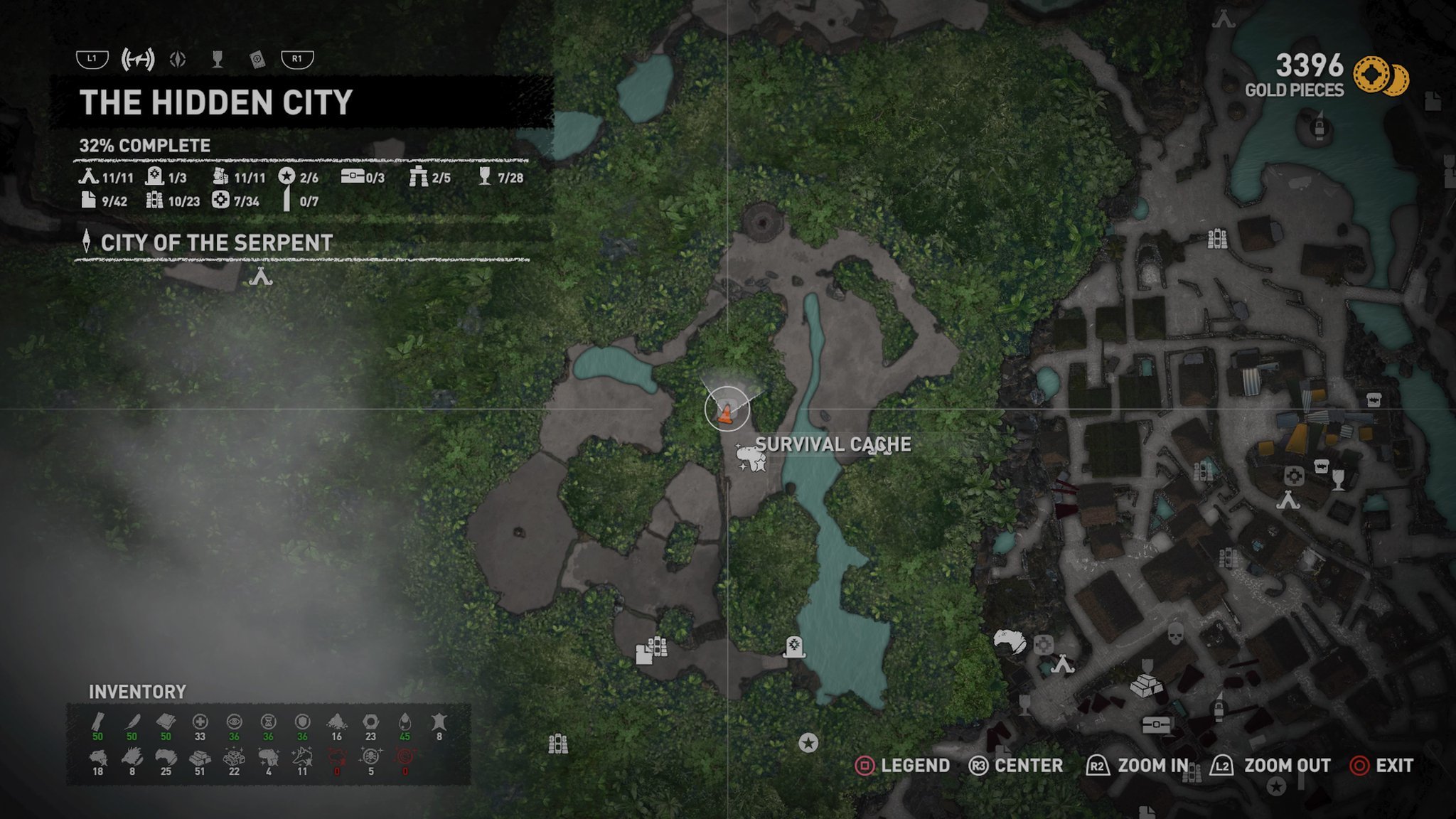The width and height of the screenshot is (1456, 819).
Task: Select the crypt tombstone marker by the lake
Action: point(794,647)
